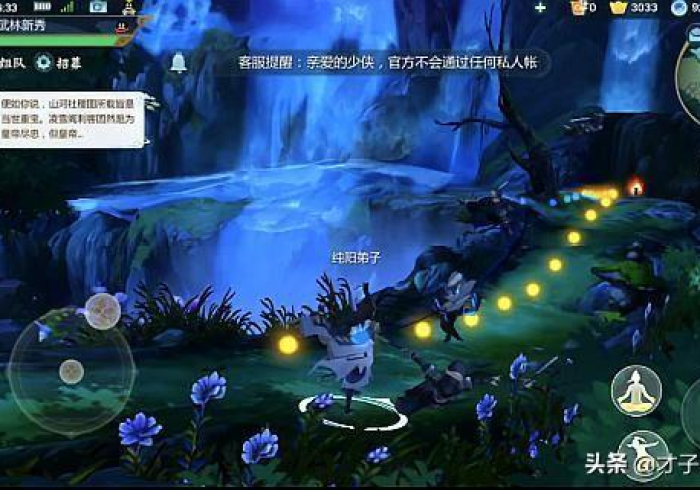
Task: Activate the meditation pose skill
Action: [x=638, y=391]
